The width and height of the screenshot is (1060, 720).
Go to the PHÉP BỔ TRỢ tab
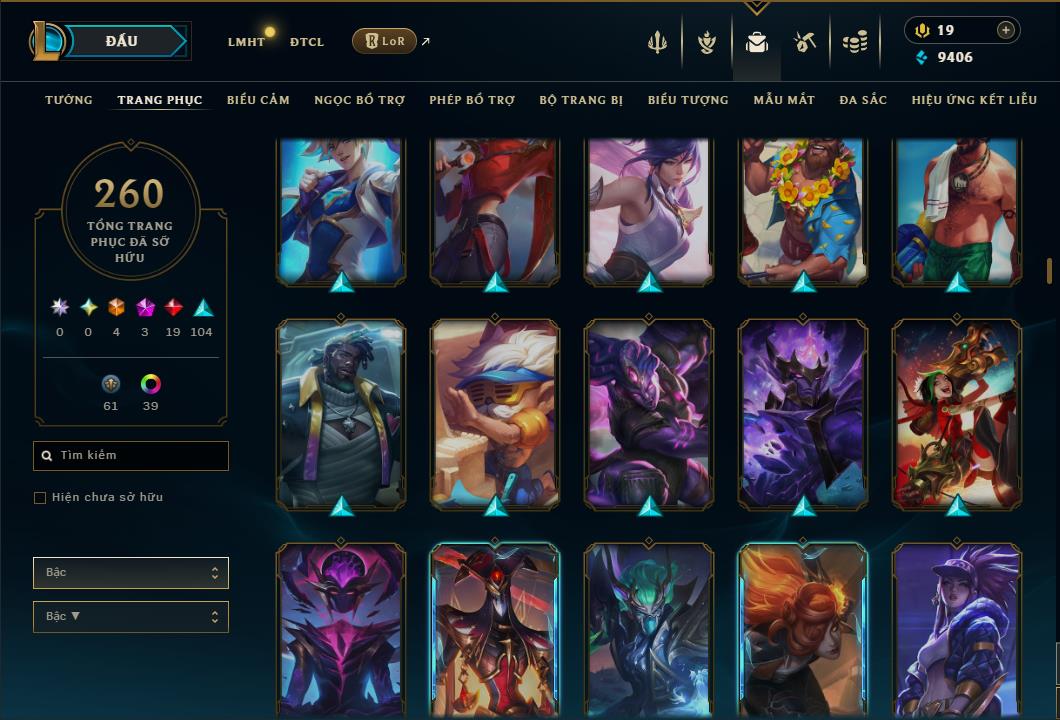472,100
